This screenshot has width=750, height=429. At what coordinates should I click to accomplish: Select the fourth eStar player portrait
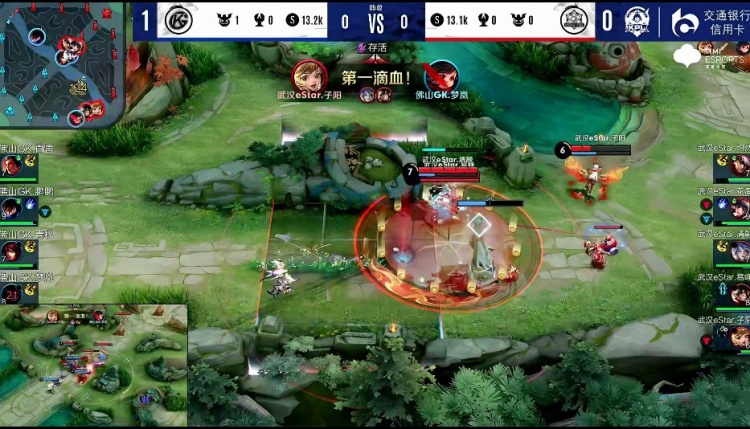[739, 294]
